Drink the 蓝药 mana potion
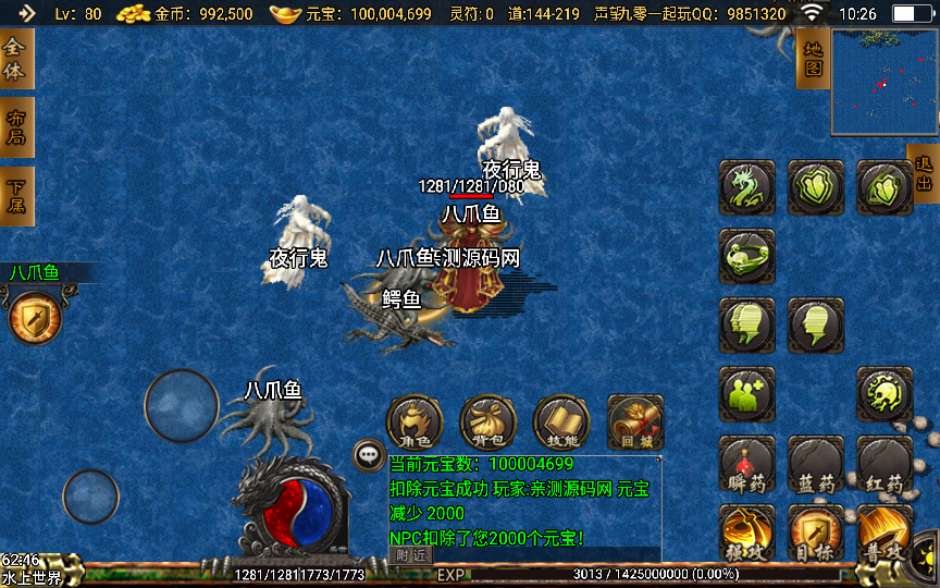Screen dimensions: 940x588 [x=815, y=466]
